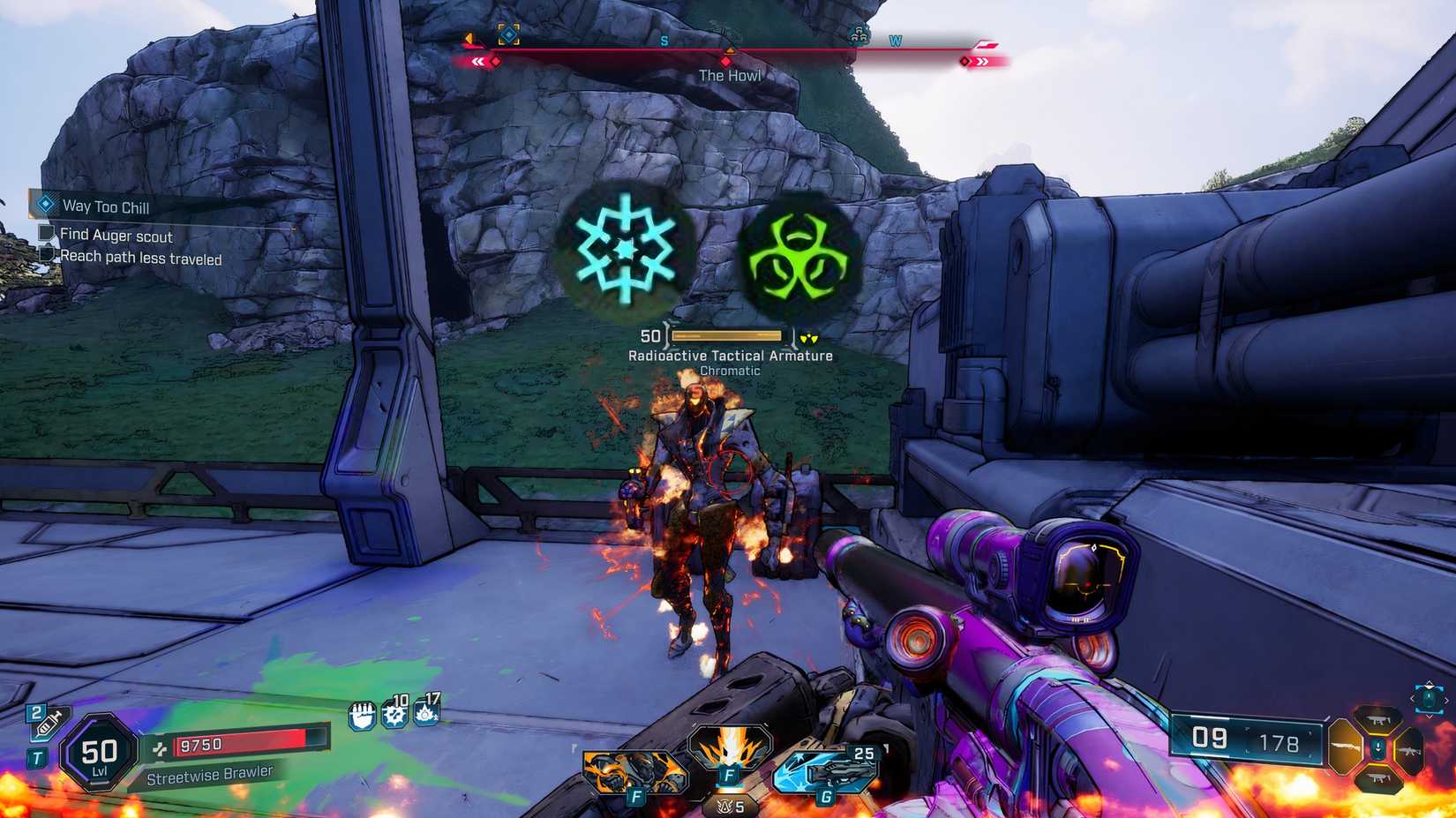The width and height of the screenshot is (1456, 818).
Task: Select the highlighted shotgun weapon slot
Action: pyautogui.click(x=1346, y=748)
